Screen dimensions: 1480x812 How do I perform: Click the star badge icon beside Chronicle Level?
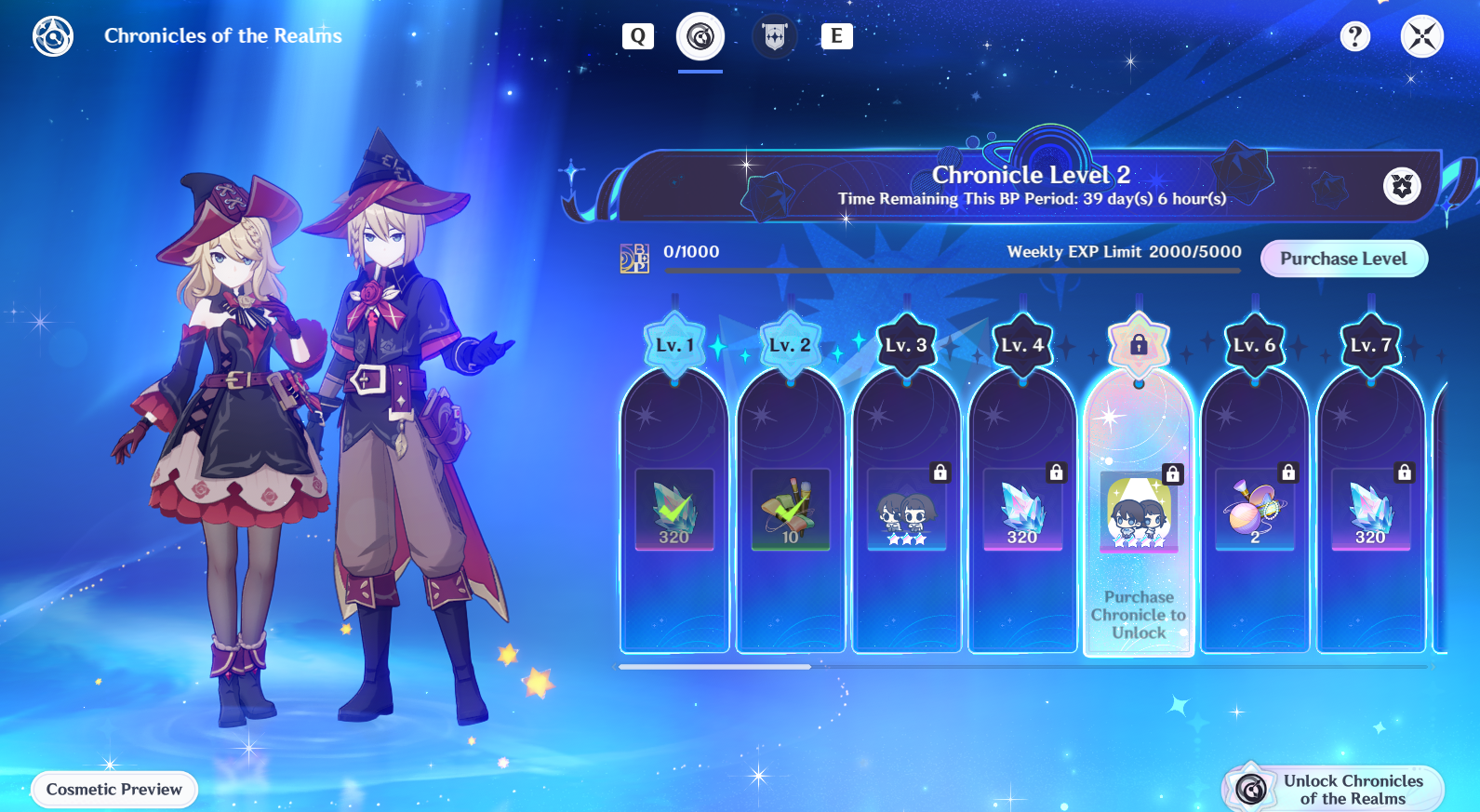point(1402,186)
